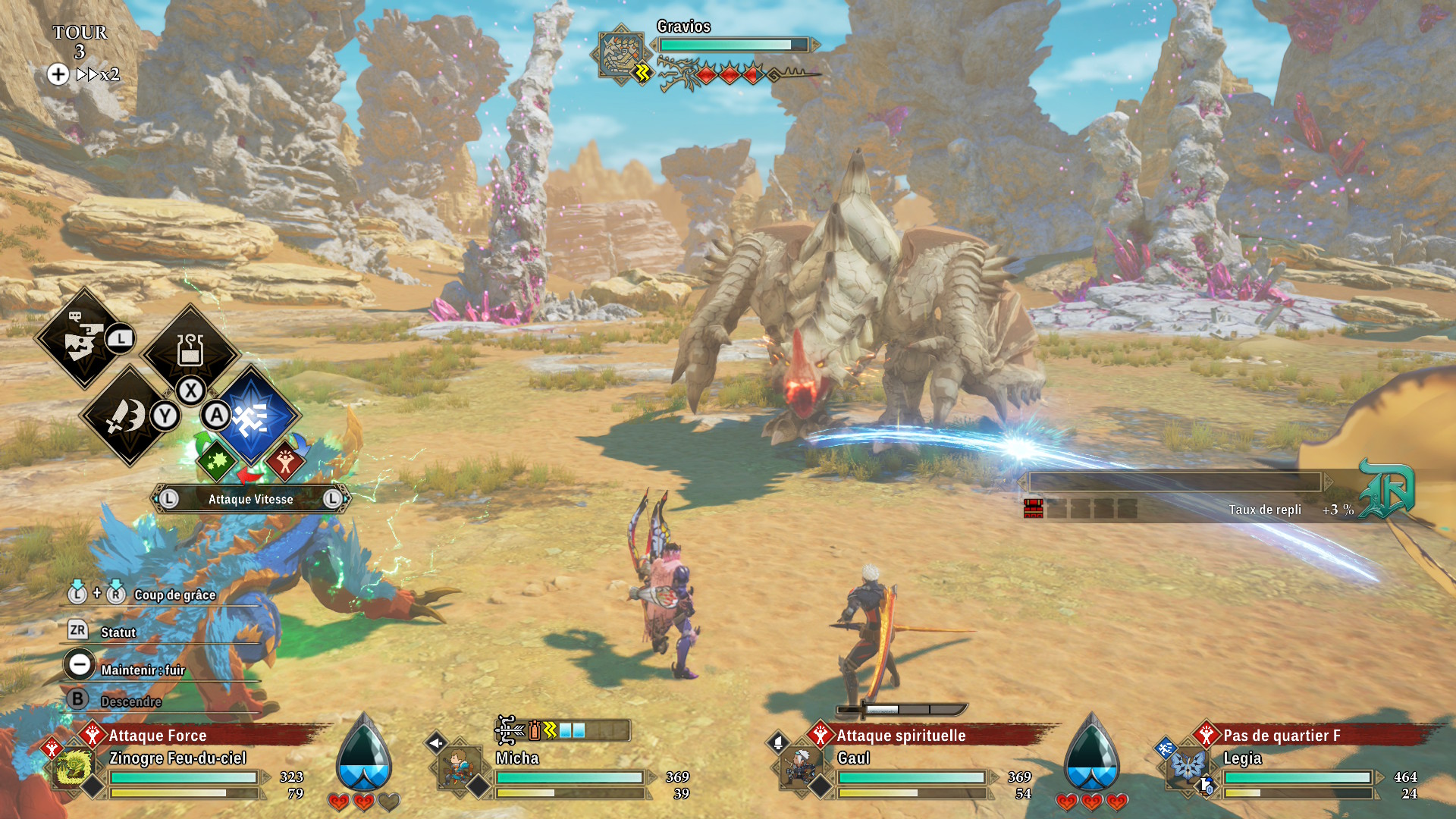1456x819 pixels.
Task: Open the weapon skills command diamond
Action: click(x=127, y=416)
